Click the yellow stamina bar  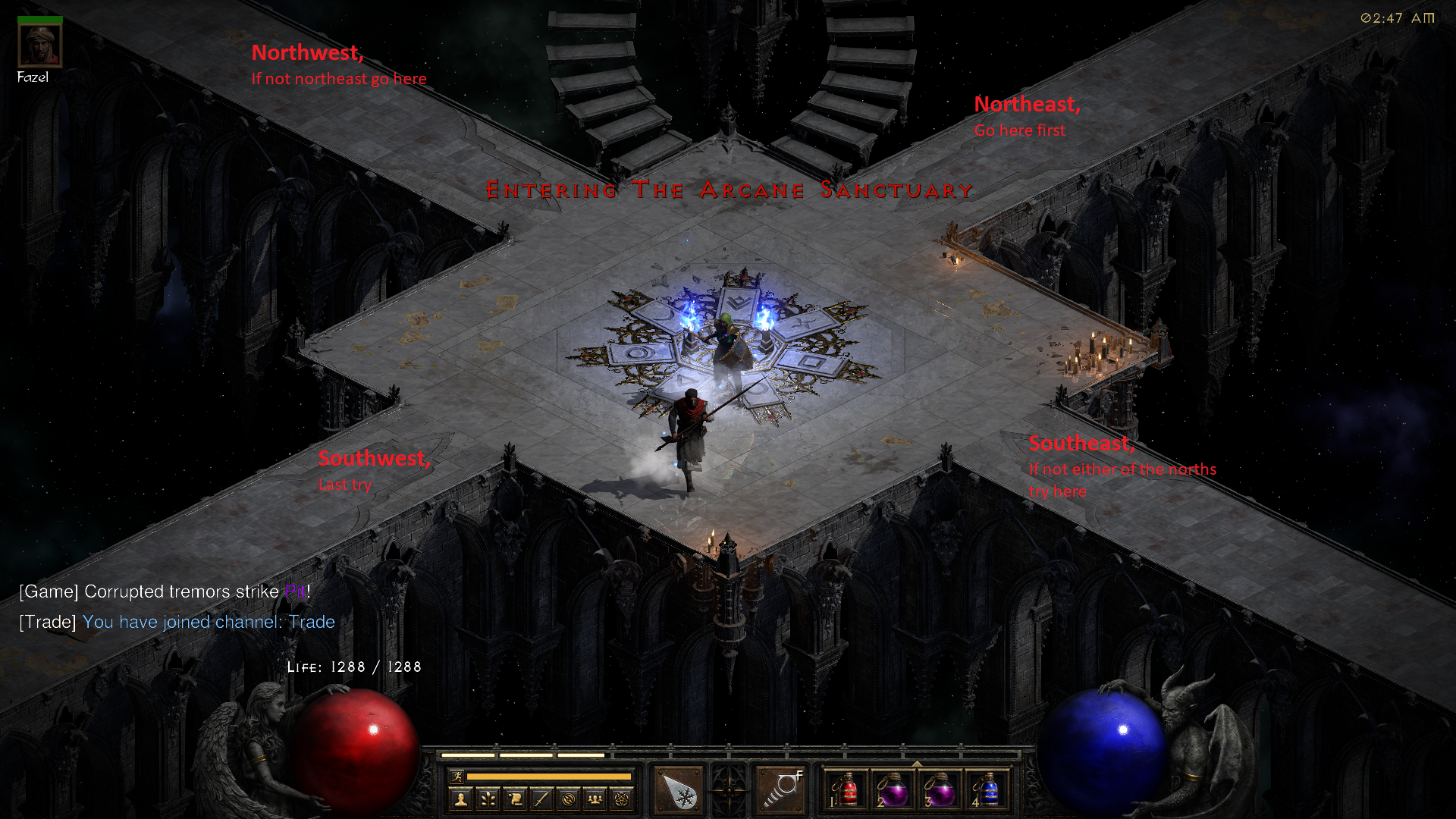[x=550, y=775]
